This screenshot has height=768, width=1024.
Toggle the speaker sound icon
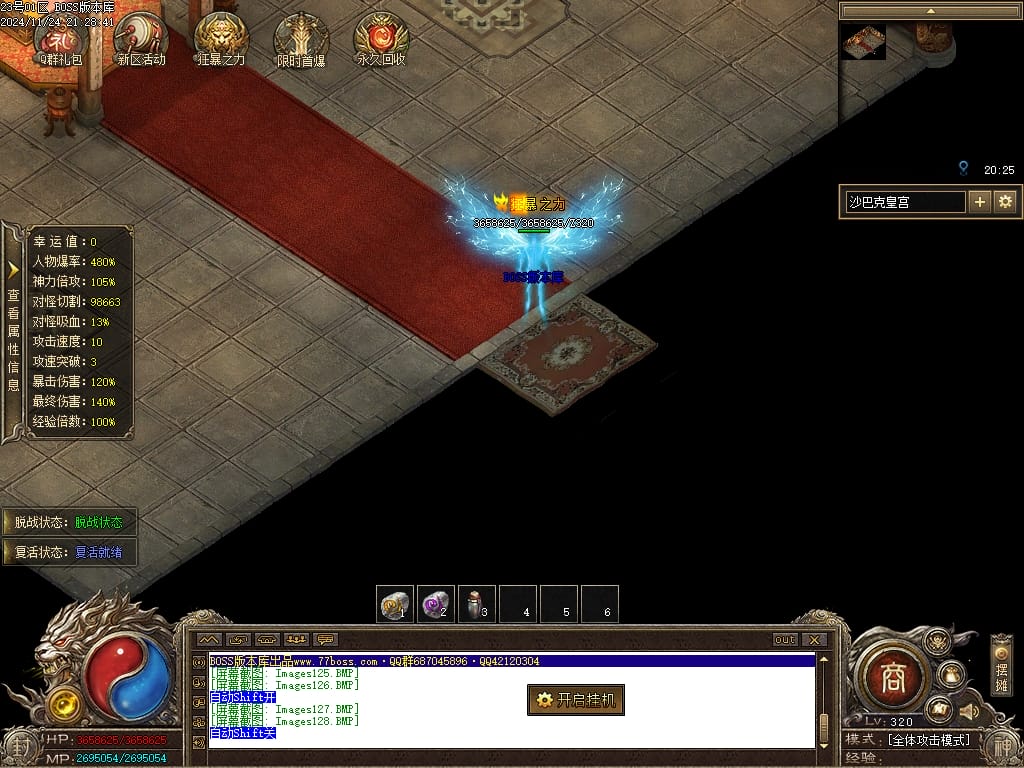point(967,711)
